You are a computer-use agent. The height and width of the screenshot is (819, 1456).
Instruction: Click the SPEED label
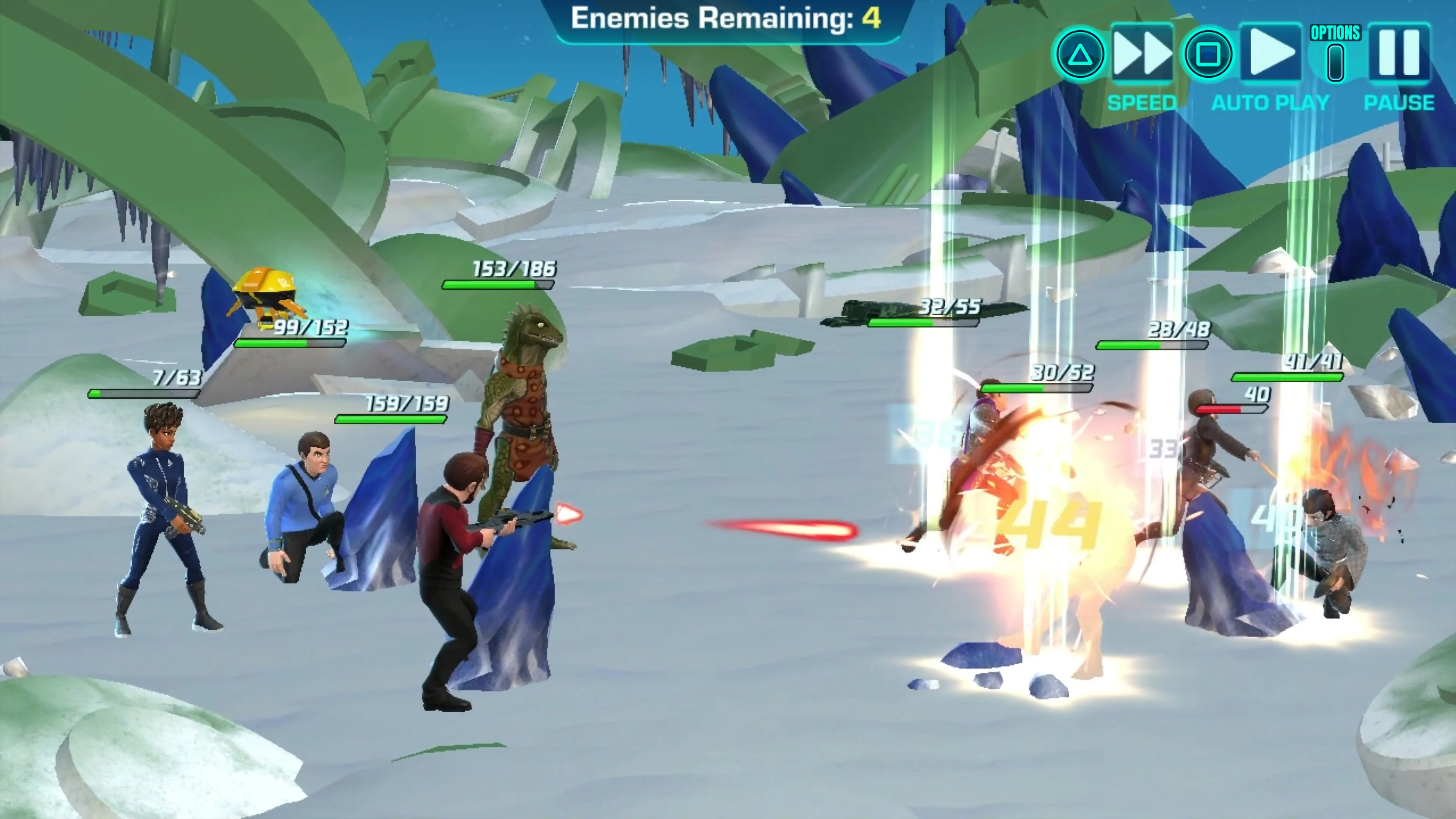(1142, 102)
